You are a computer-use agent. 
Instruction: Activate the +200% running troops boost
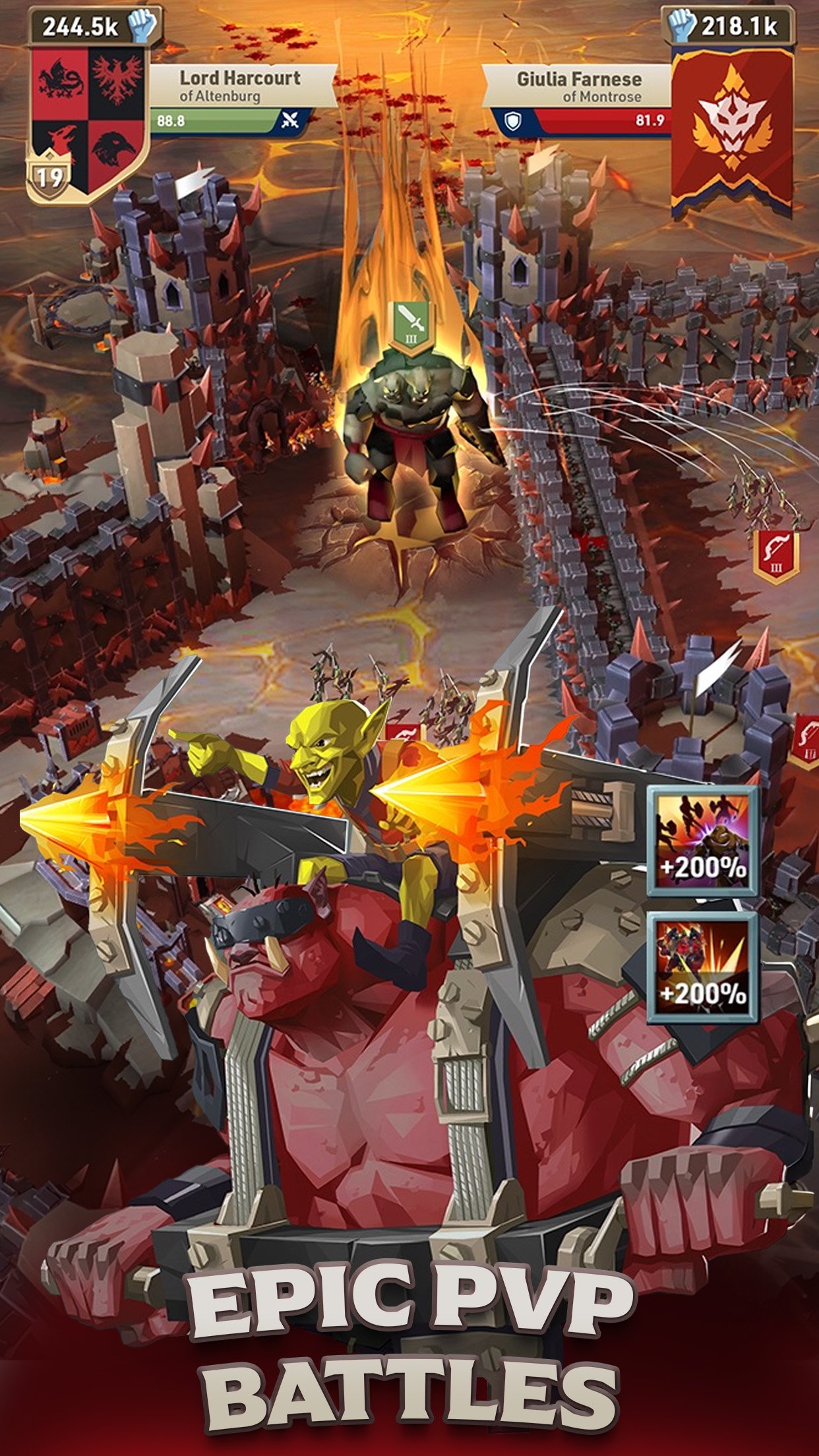703,841
